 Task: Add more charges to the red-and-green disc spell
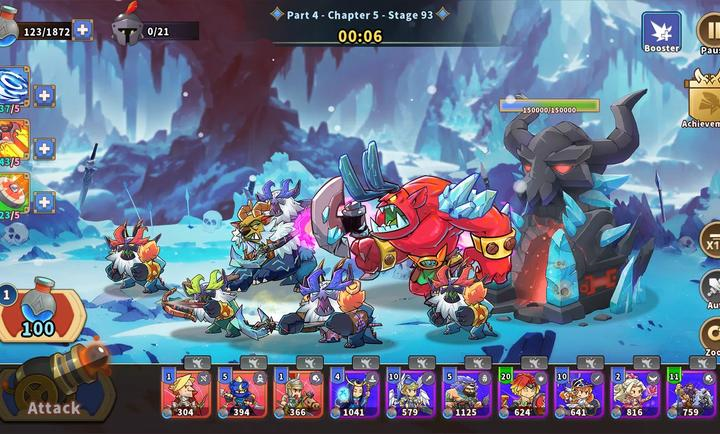(x=45, y=202)
